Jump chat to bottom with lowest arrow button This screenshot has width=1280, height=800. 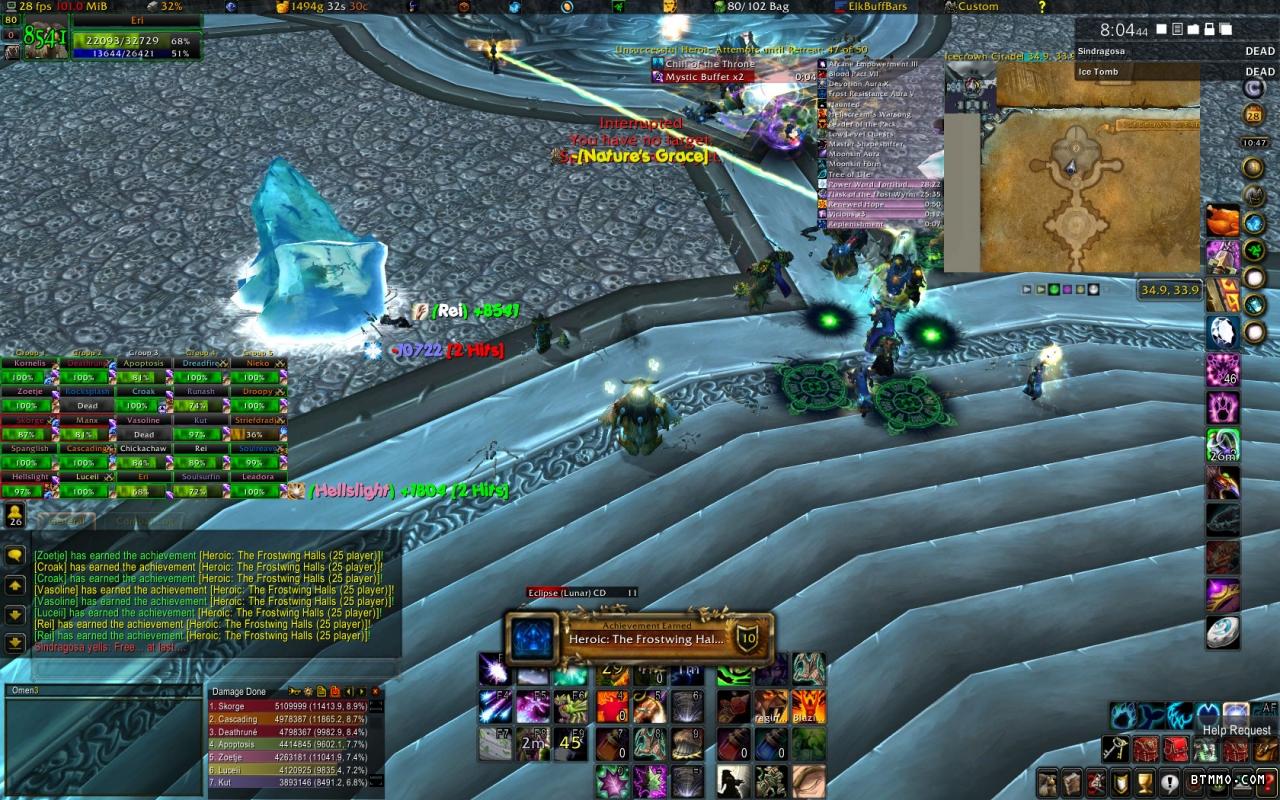(15, 643)
